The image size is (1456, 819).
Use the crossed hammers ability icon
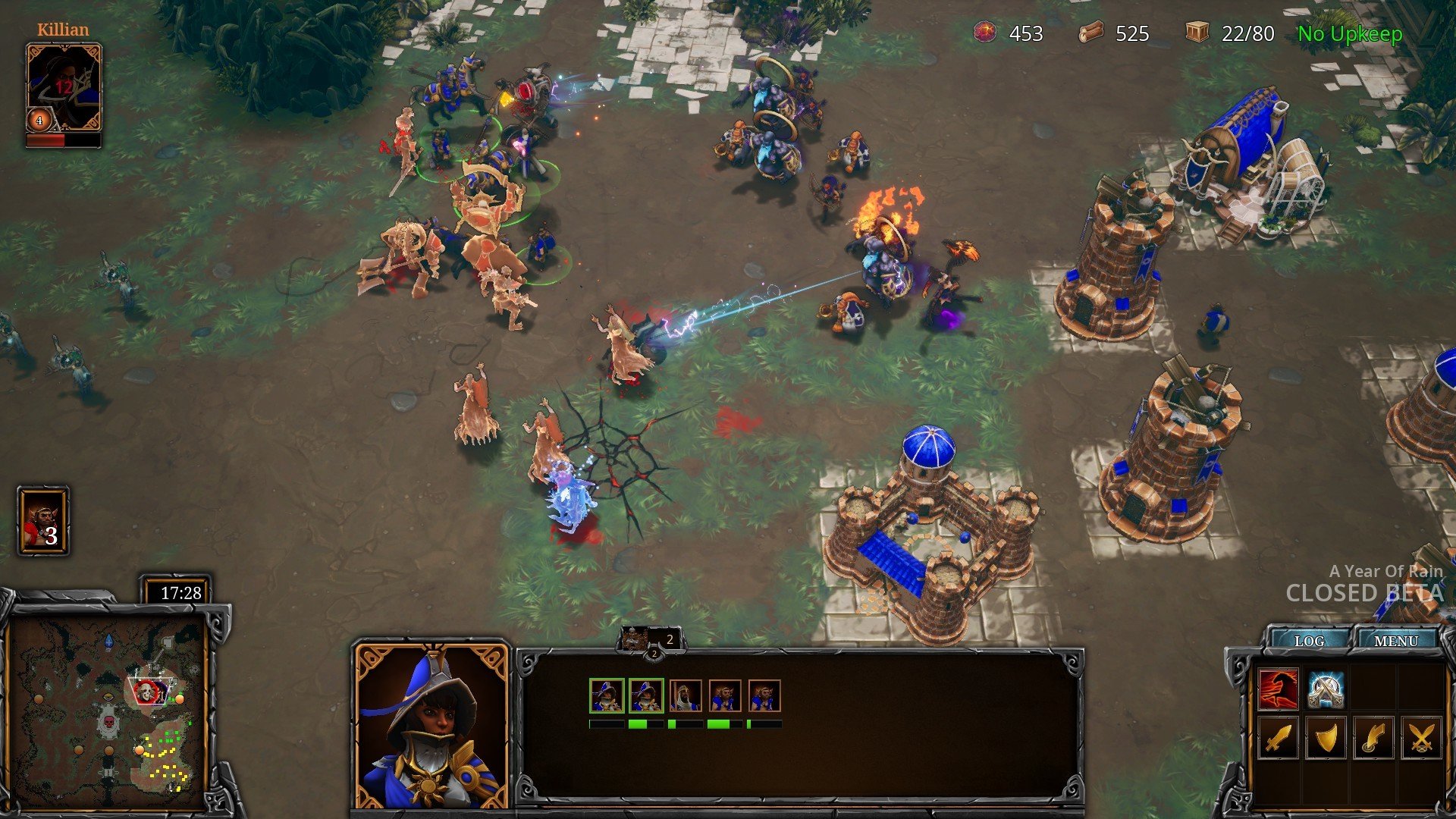1326,689
